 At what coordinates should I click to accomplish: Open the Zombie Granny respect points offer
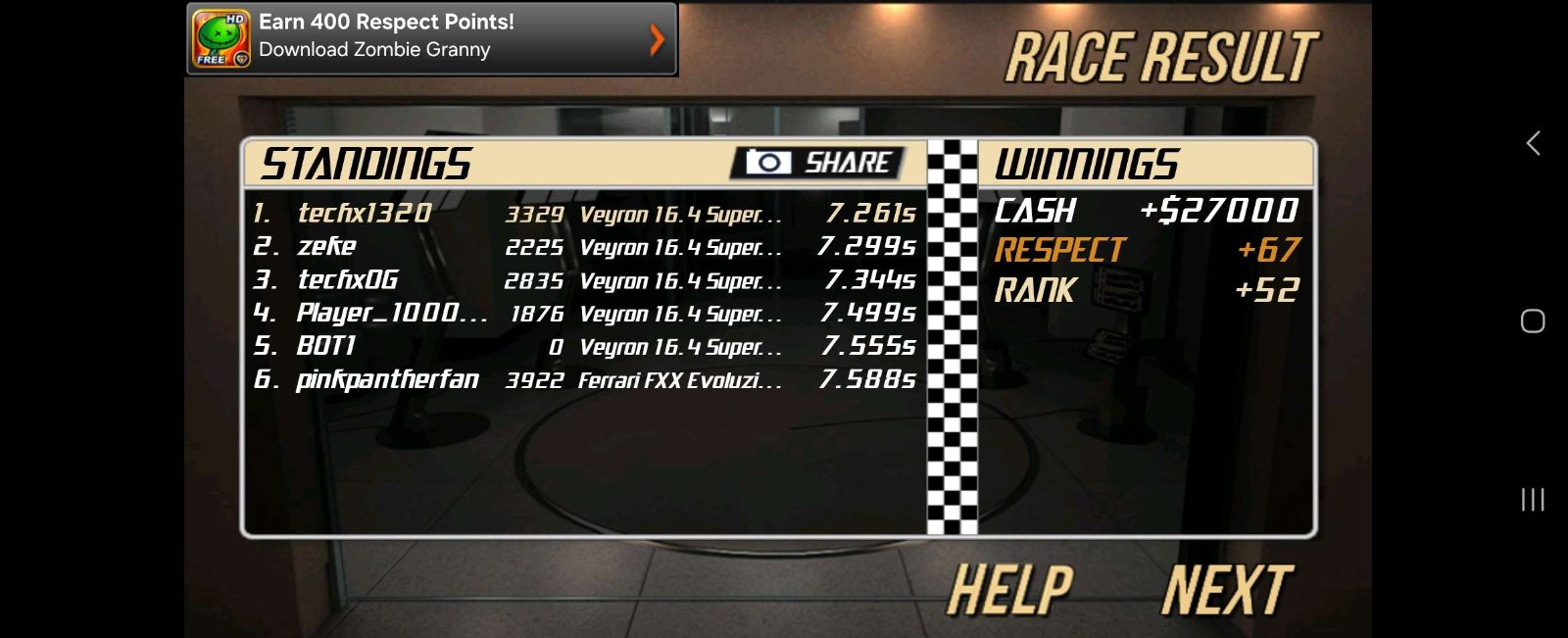[x=431, y=38]
